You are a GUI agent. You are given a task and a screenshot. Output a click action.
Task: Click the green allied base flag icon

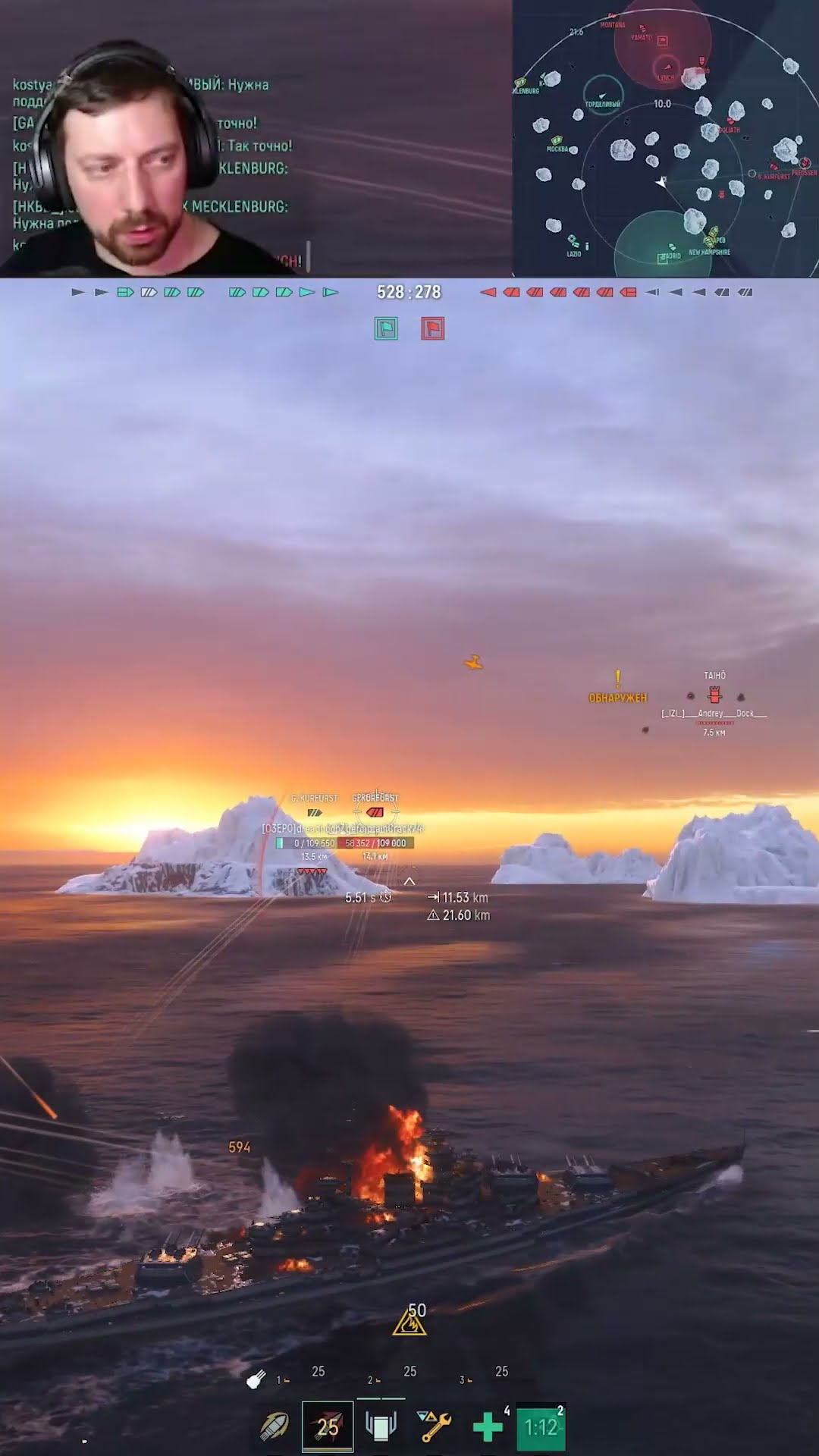click(386, 328)
